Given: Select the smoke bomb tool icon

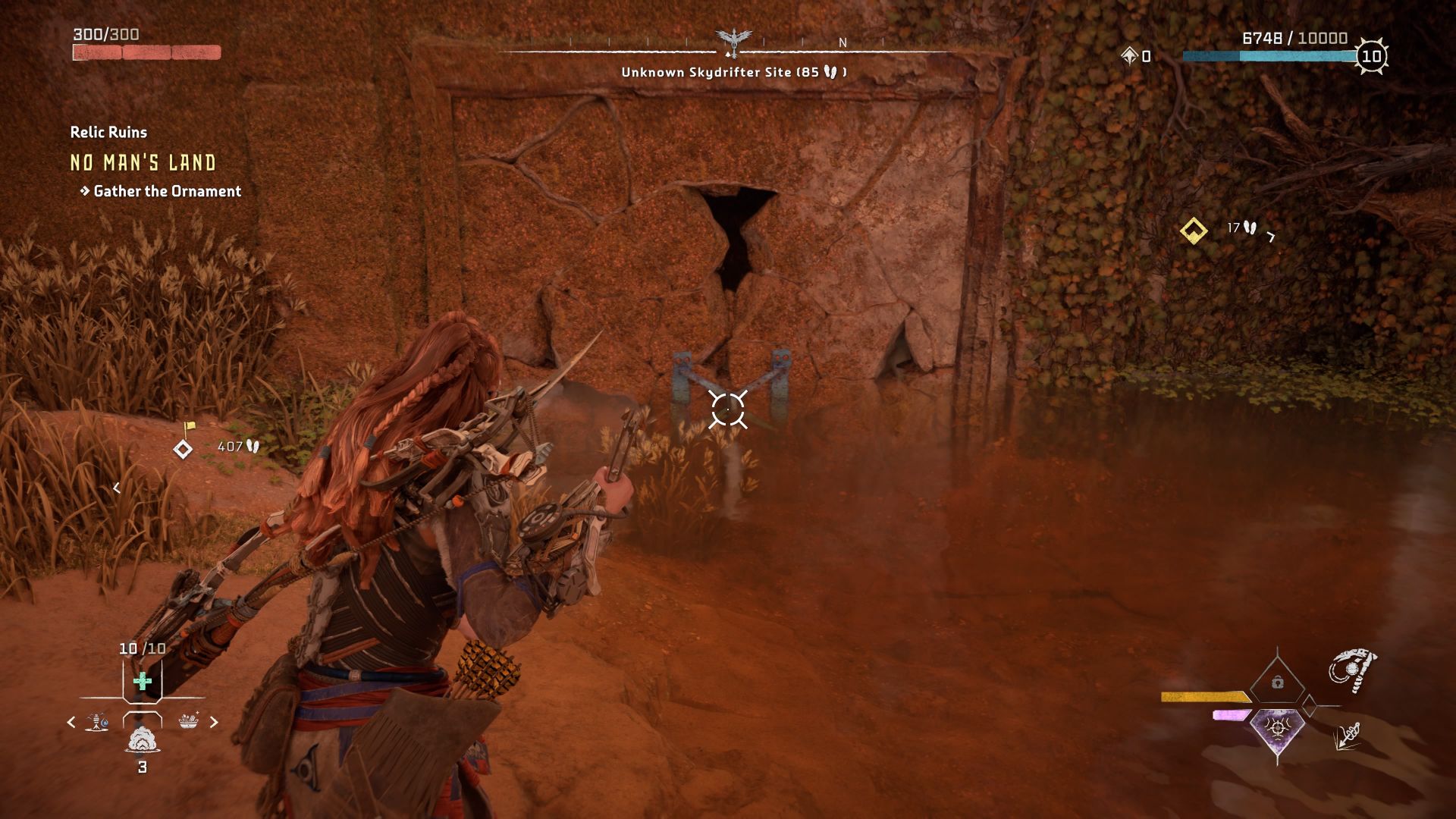Looking at the screenshot, I should [x=143, y=742].
